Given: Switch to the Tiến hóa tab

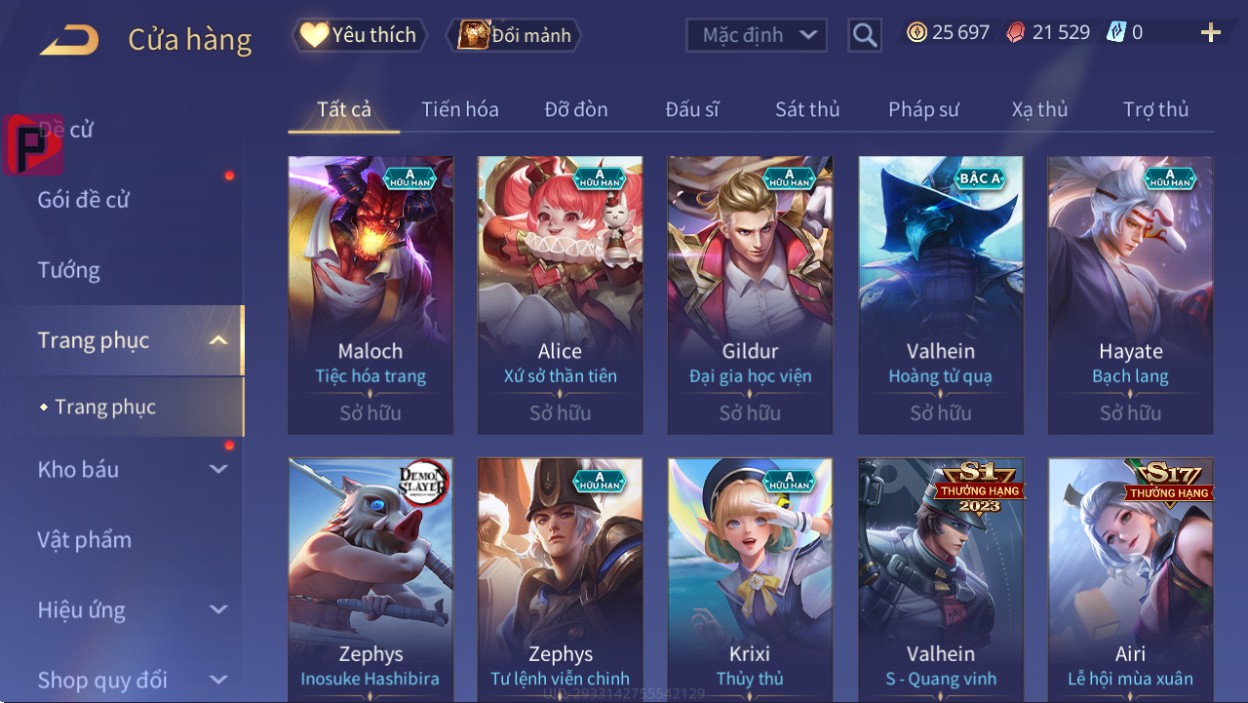Looking at the screenshot, I should point(460,109).
